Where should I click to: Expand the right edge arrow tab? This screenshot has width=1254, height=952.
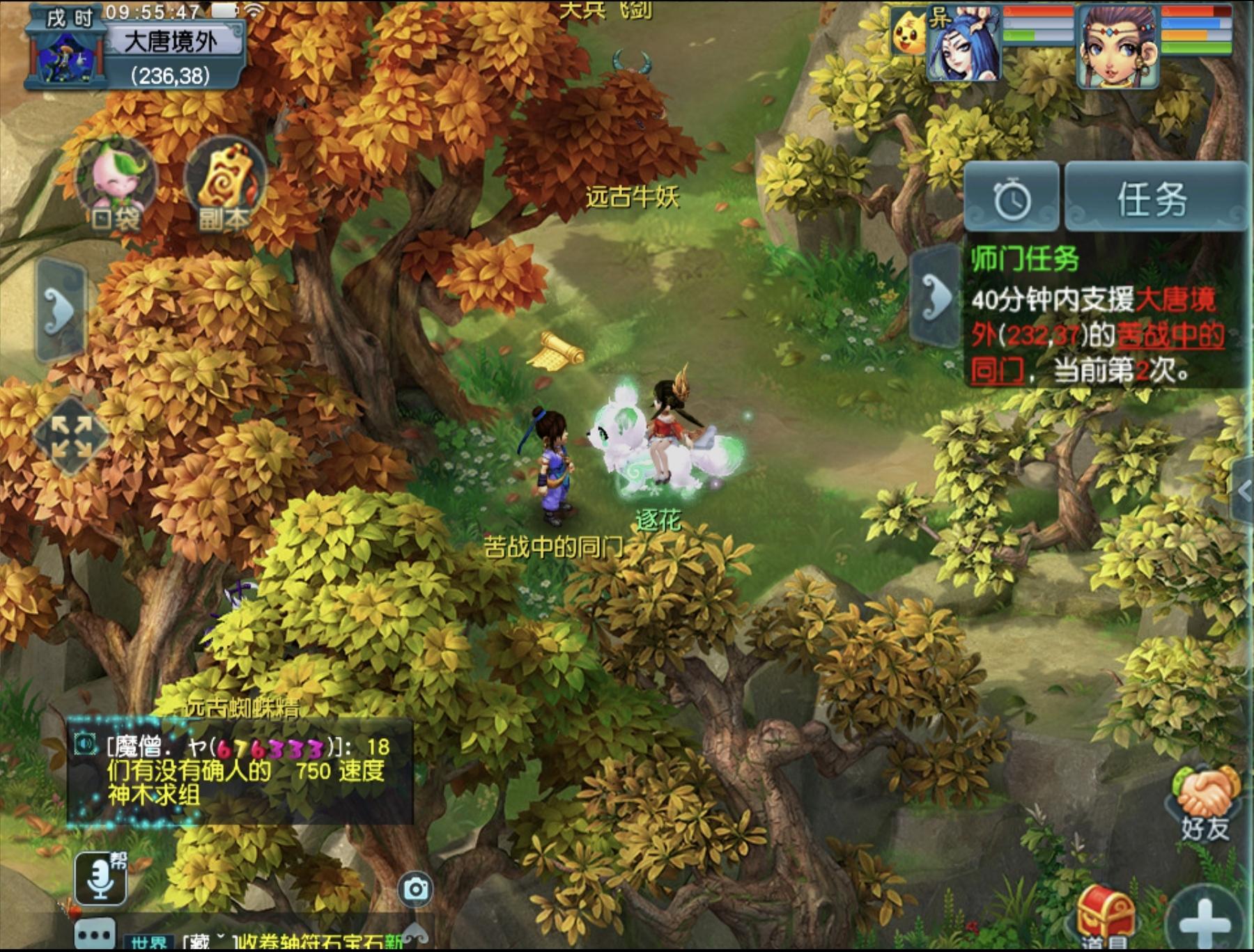pos(1244,492)
